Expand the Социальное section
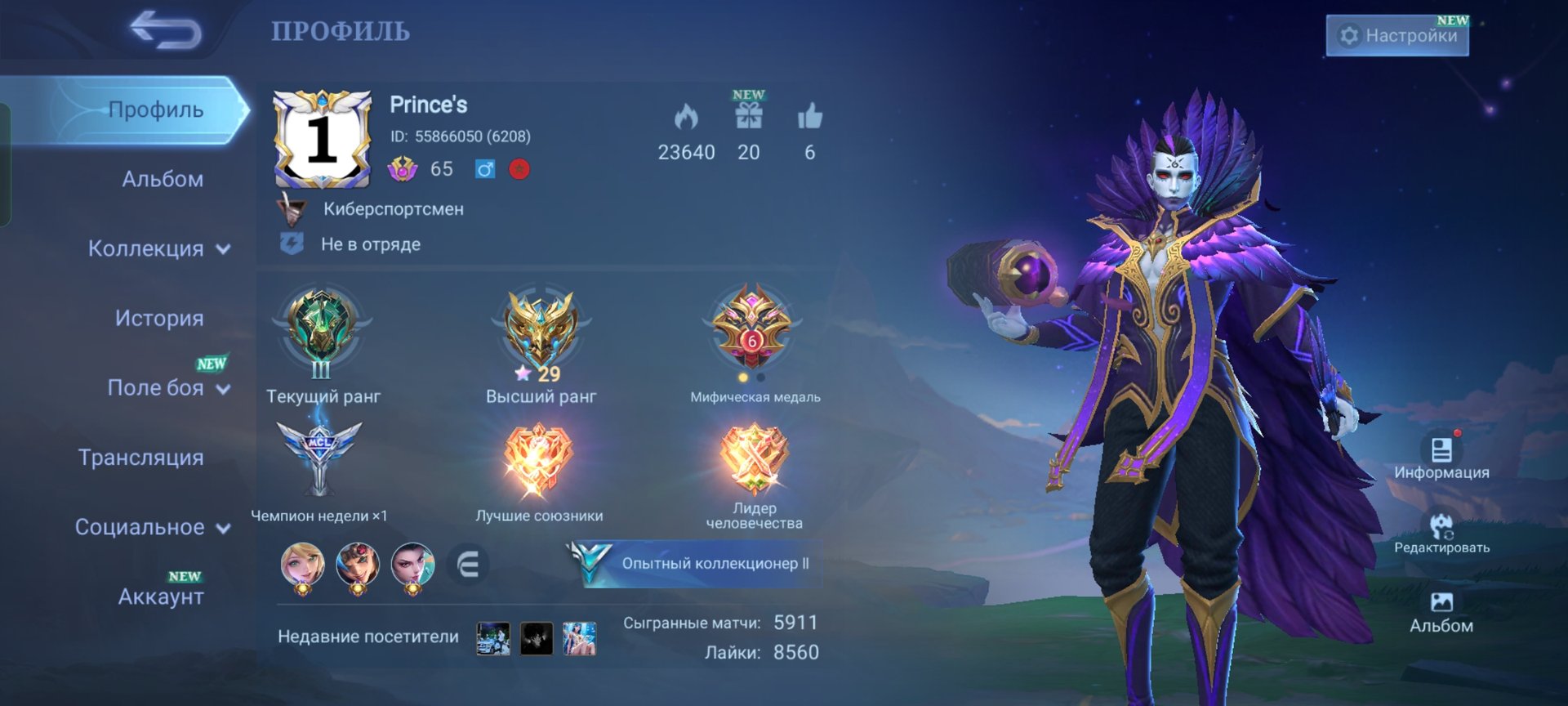 (x=152, y=527)
